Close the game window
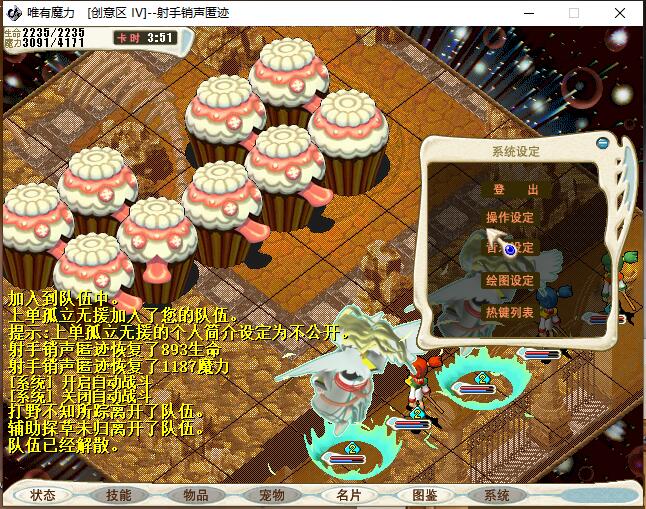The image size is (646, 509). point(620,14)
